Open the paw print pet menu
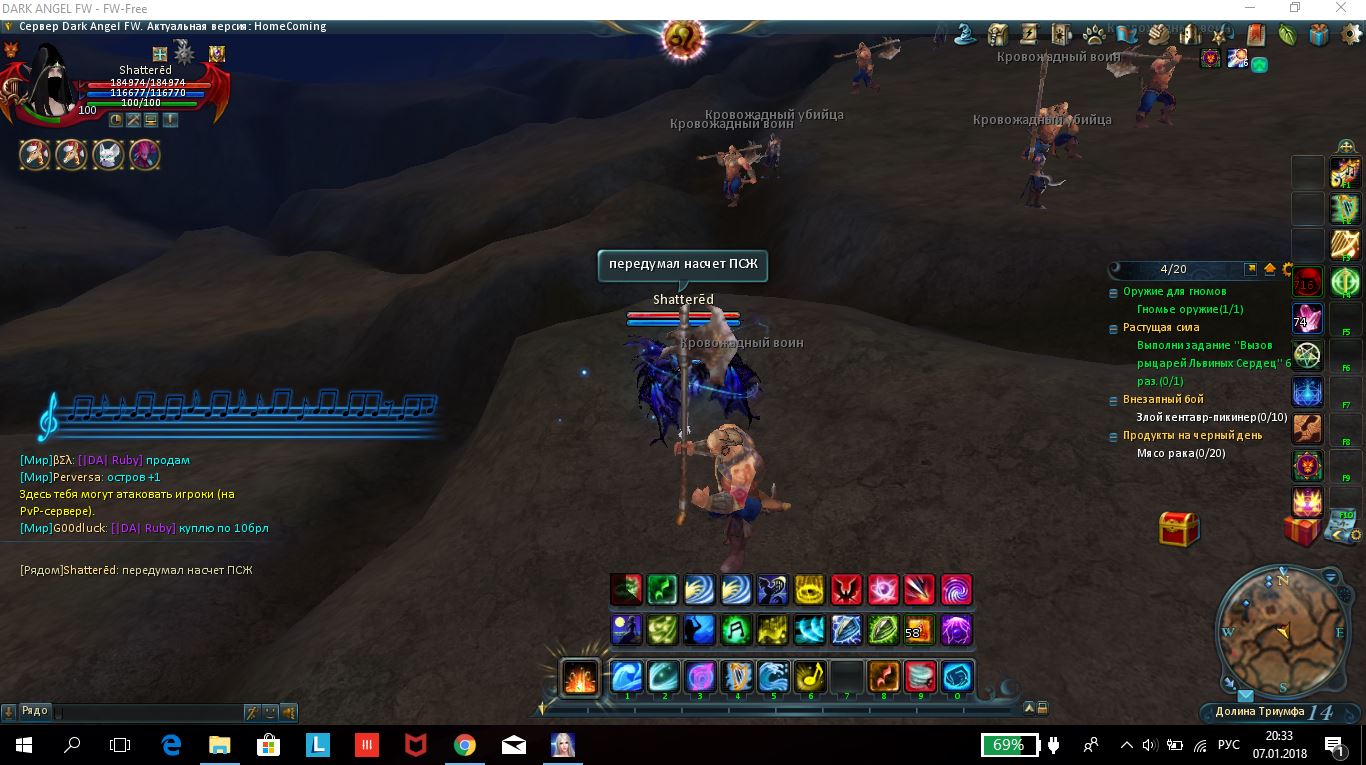Image resolution: width=1366 pixels, height=765 pixels. point(1094,35)
